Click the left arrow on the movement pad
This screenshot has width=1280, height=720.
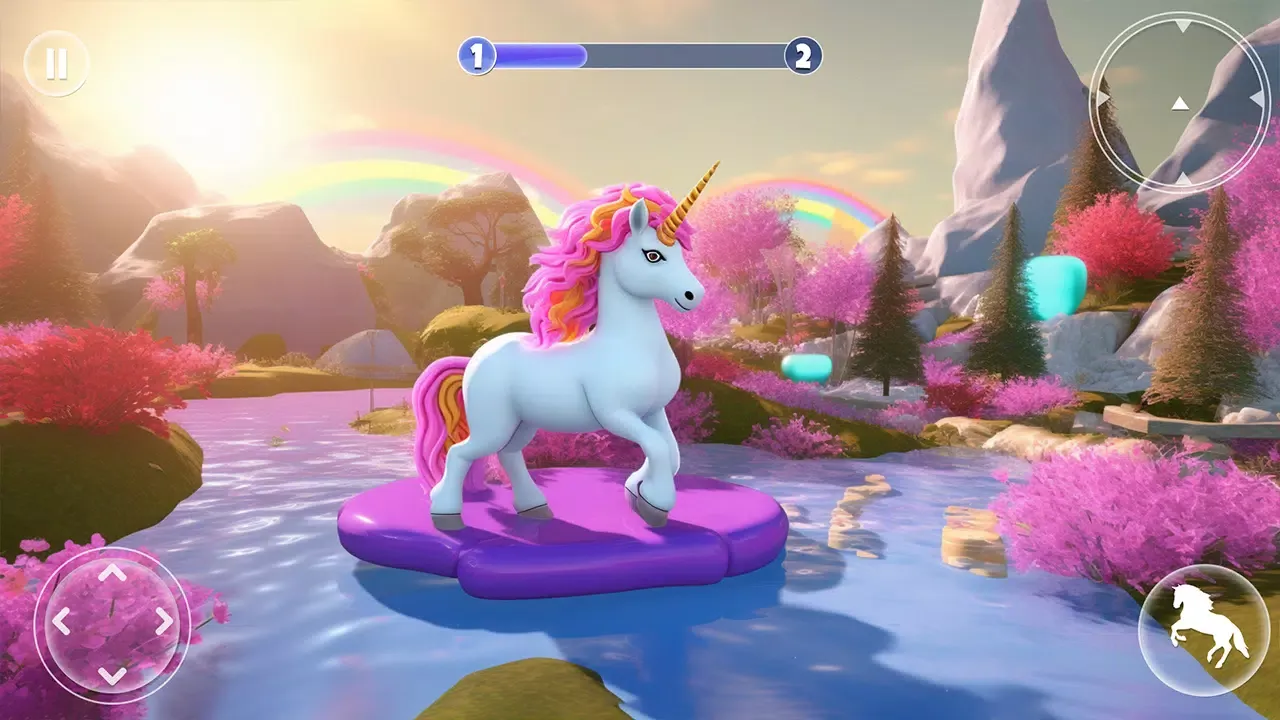[x=62, y=621]
